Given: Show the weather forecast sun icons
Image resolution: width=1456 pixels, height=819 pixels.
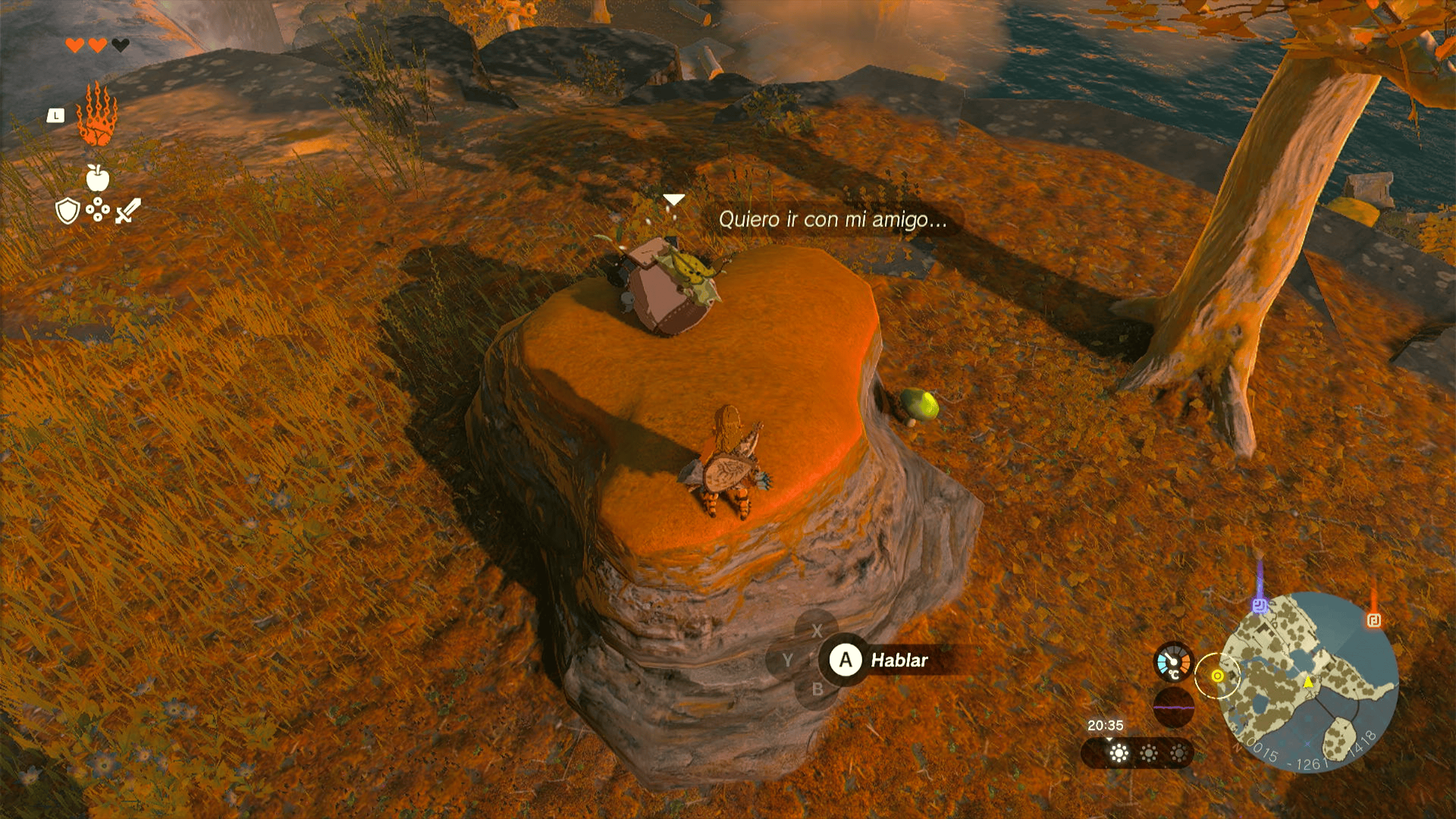Looking at the screenshot, I should point(1148,754).
